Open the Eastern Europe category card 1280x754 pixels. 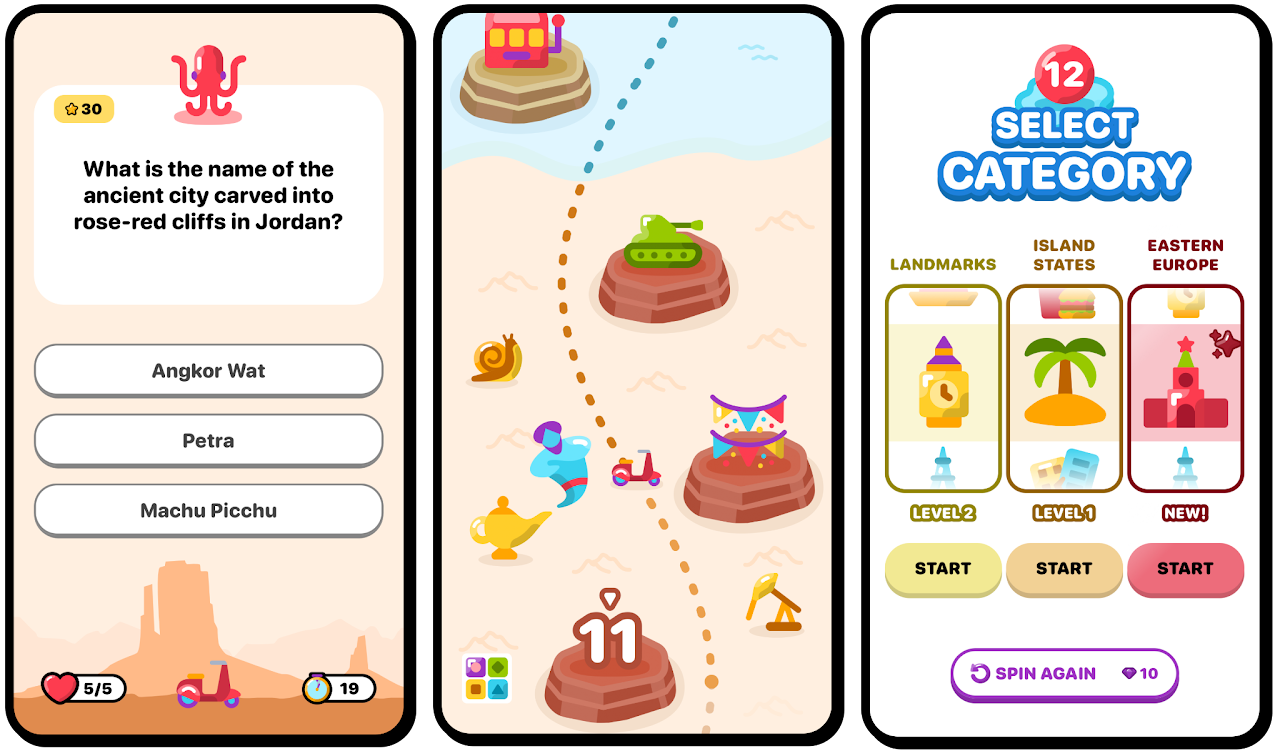(1185, 388)
